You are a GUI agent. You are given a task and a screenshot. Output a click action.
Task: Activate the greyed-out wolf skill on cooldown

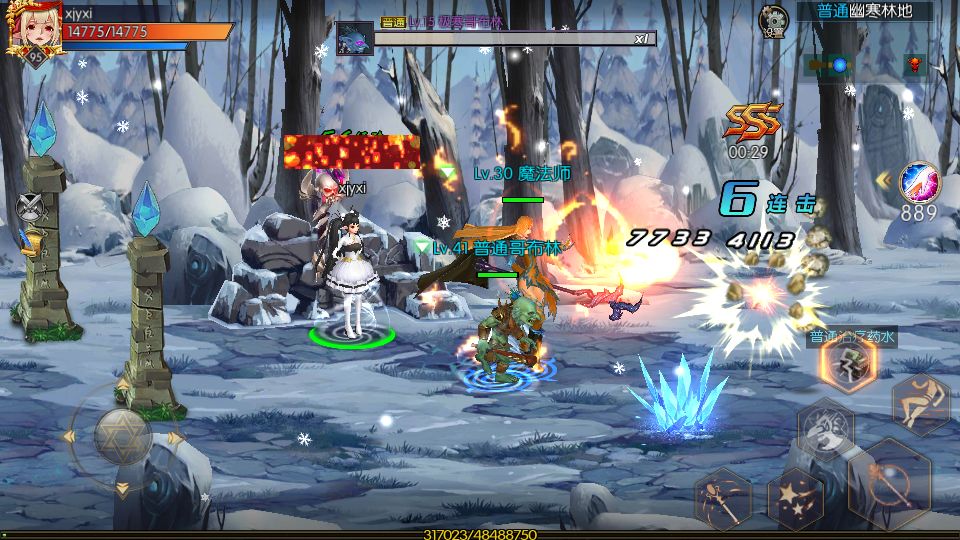[825, 427]
